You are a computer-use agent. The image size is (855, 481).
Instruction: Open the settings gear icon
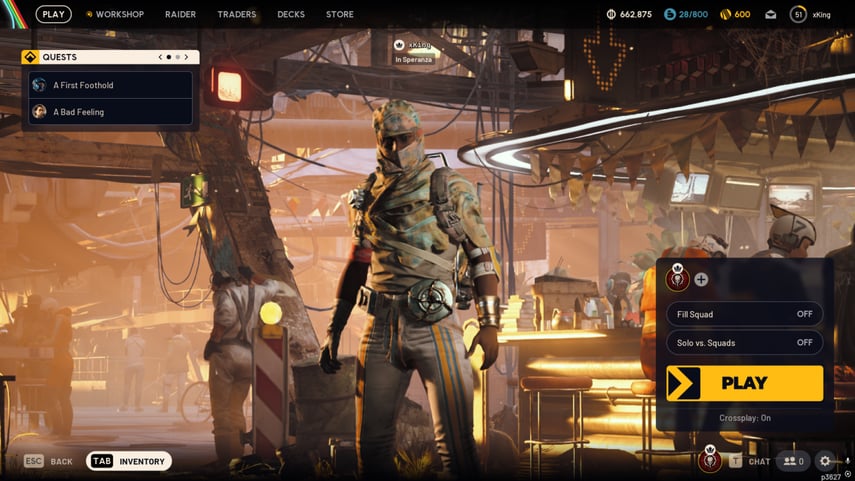tap(825, 461)
